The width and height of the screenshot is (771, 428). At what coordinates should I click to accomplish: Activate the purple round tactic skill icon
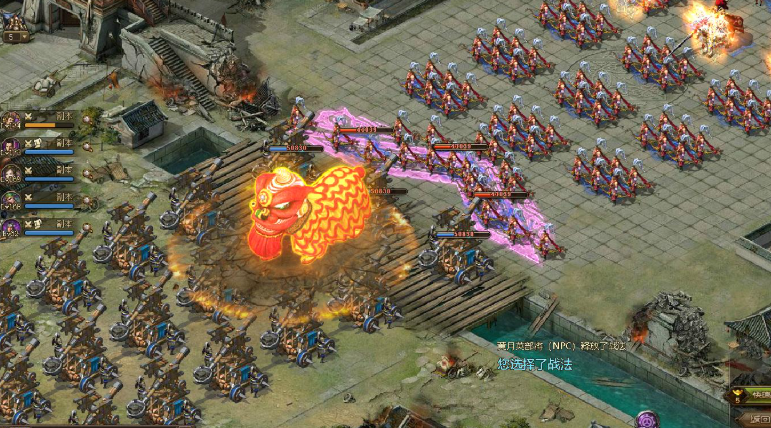coord(647,419)
